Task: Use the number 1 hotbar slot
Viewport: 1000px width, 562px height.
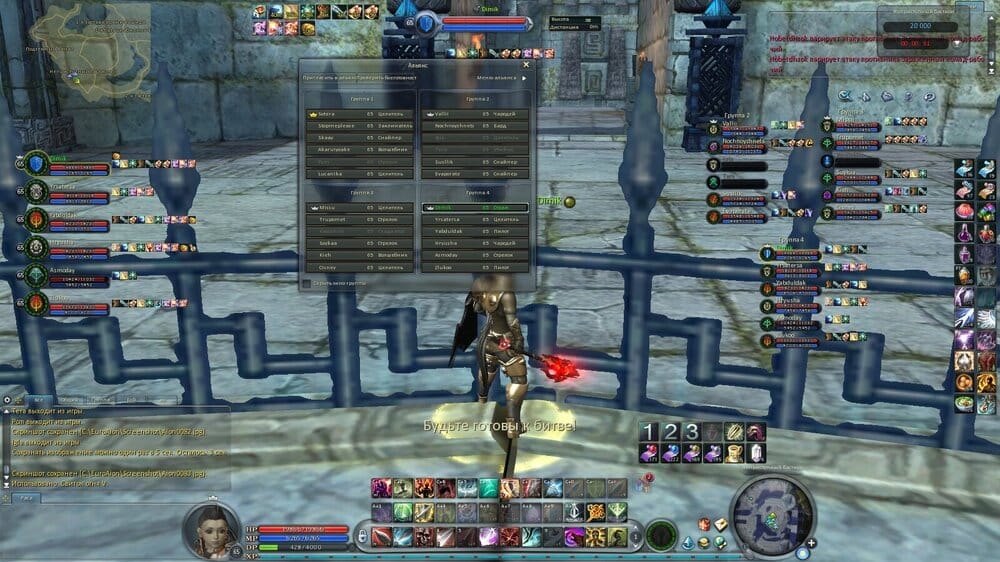Action: (649, 432)
